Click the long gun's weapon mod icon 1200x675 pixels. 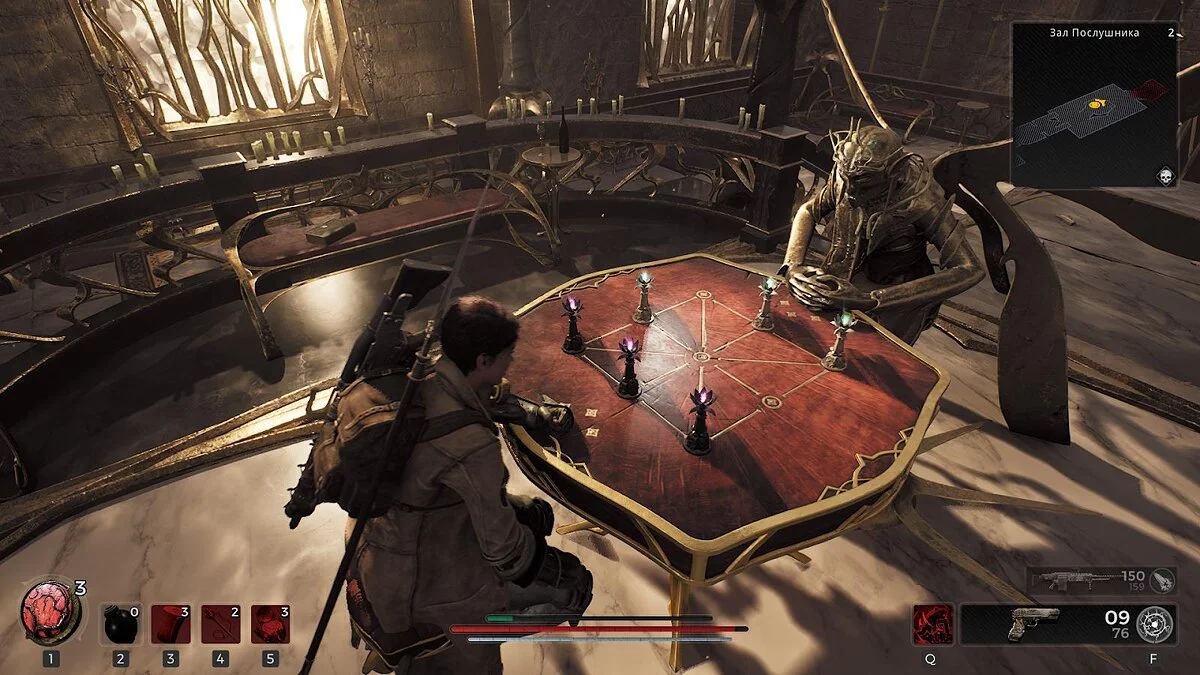1163,581
